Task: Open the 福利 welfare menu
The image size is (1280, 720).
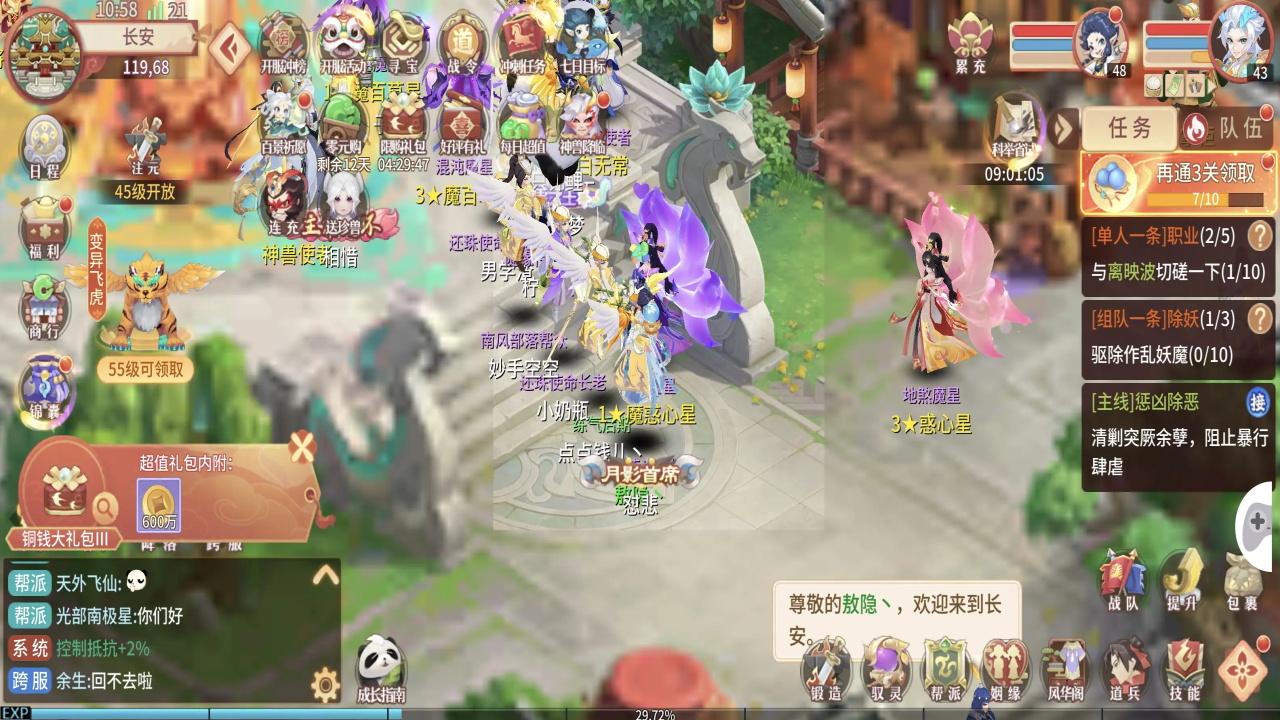Action: click(44, 227)
